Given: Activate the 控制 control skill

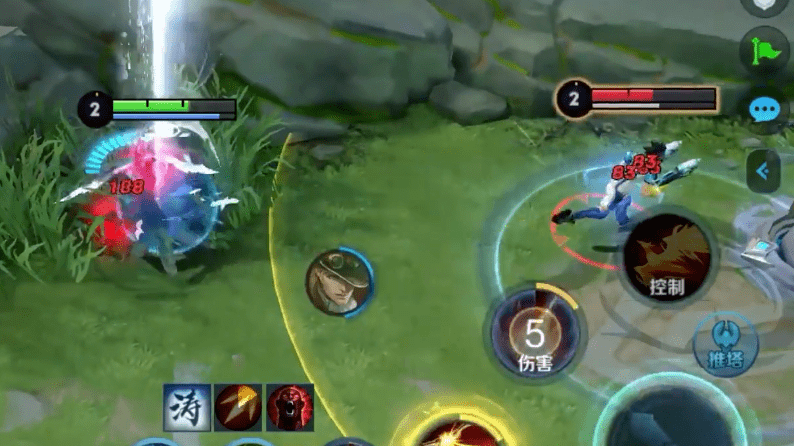Looking at the screenshot, I should point(666,259).
